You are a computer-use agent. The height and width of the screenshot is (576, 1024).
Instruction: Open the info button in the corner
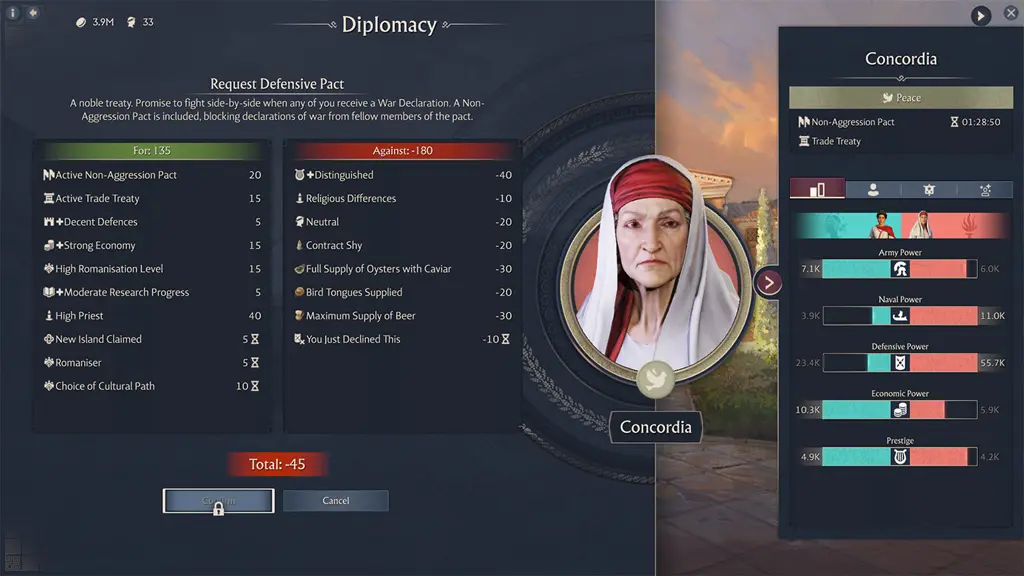coord(13,13)
